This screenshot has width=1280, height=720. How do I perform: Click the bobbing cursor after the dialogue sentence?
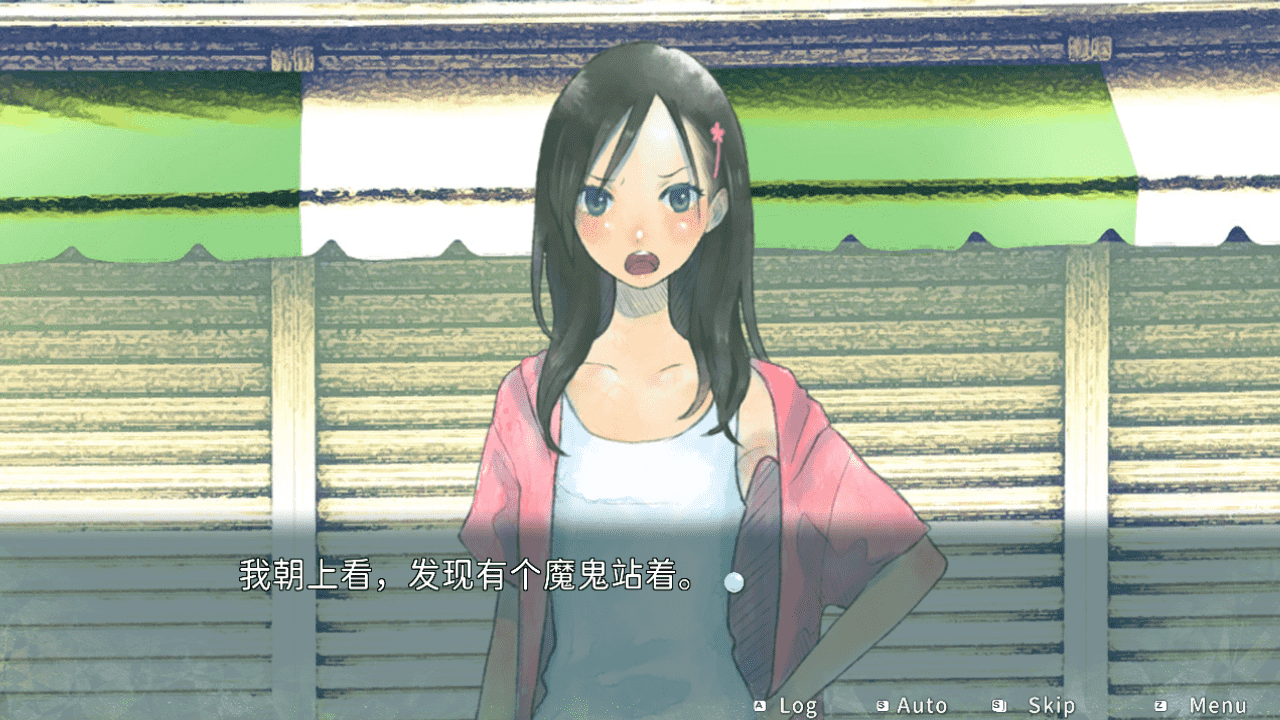[735, 579]
